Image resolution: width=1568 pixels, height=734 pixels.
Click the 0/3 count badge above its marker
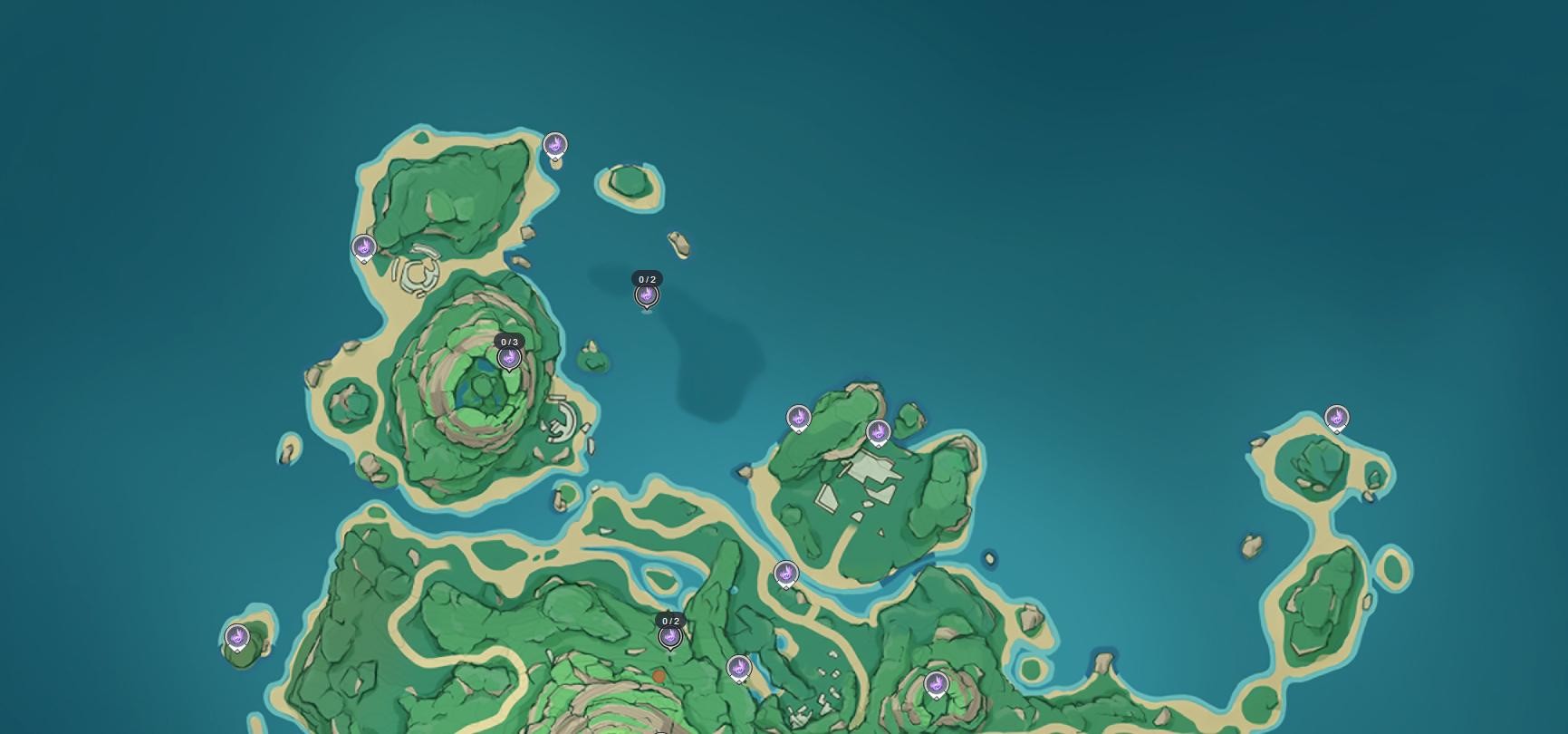pyautogui.click(x=510, y=341)
